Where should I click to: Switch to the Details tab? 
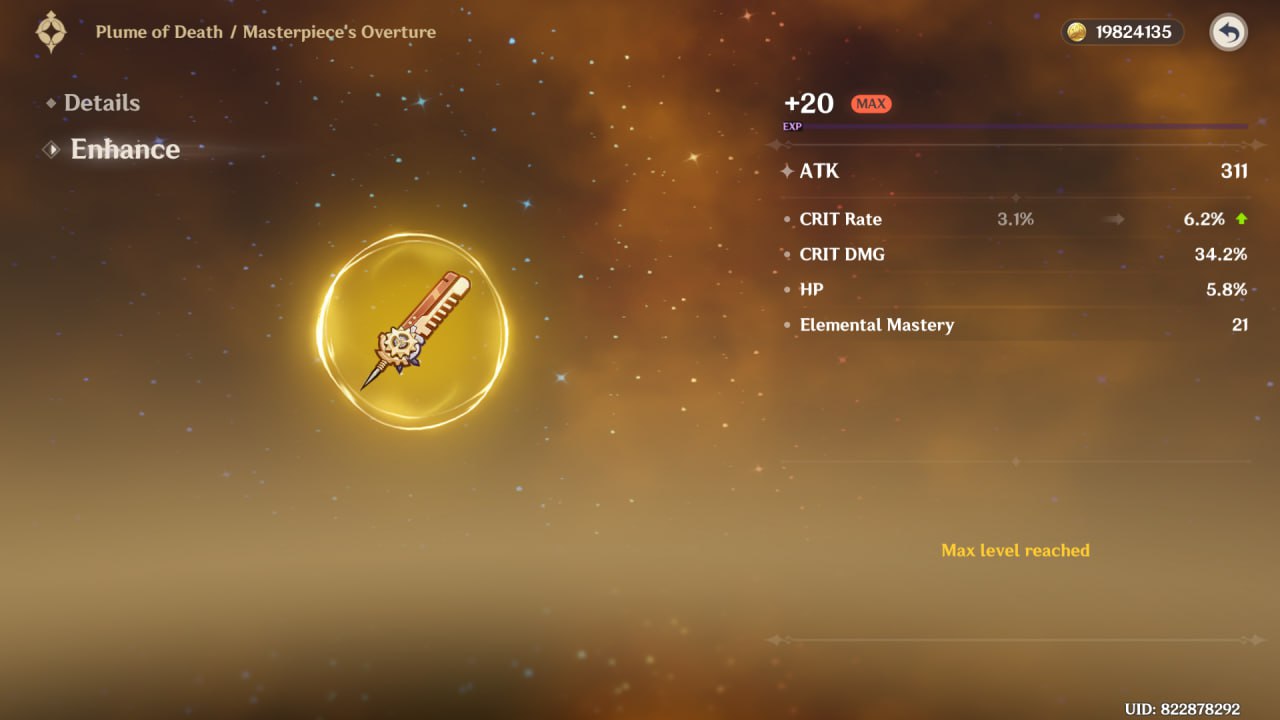(x=101, y=103)
